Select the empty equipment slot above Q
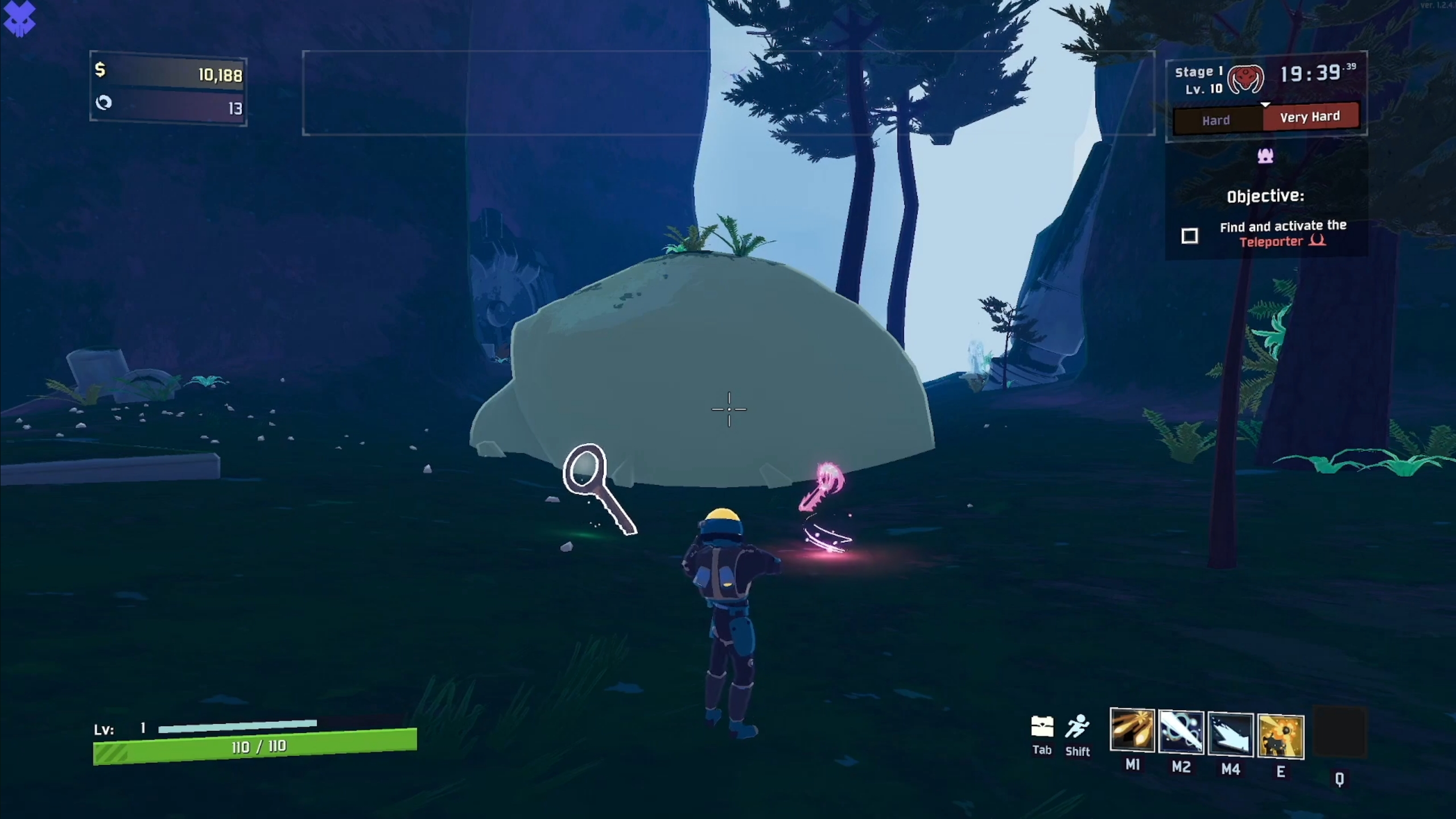This screenshot has height=819, width=1456. point(1339,733)
